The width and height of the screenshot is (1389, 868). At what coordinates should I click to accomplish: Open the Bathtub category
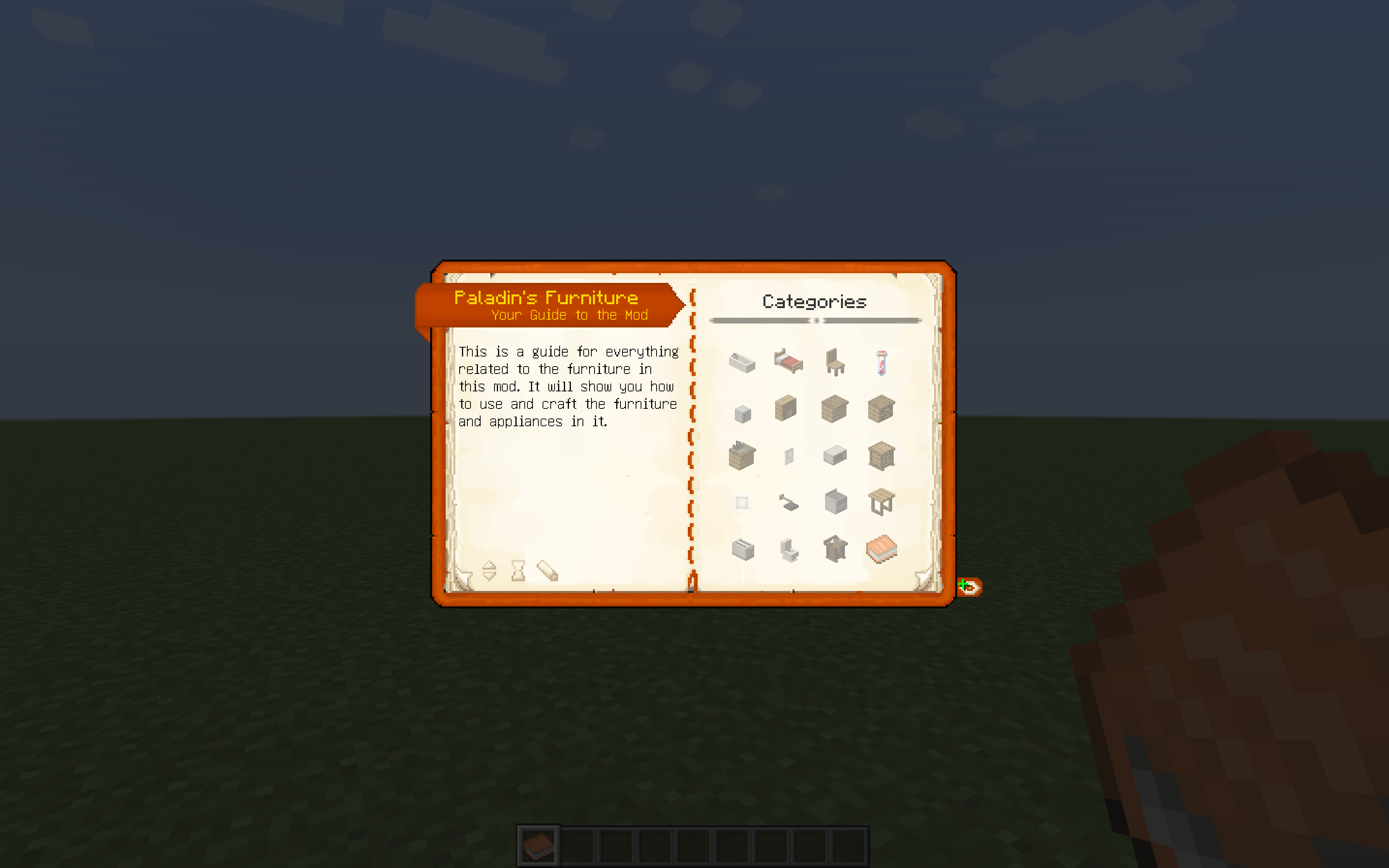click(x=743, y=362)
